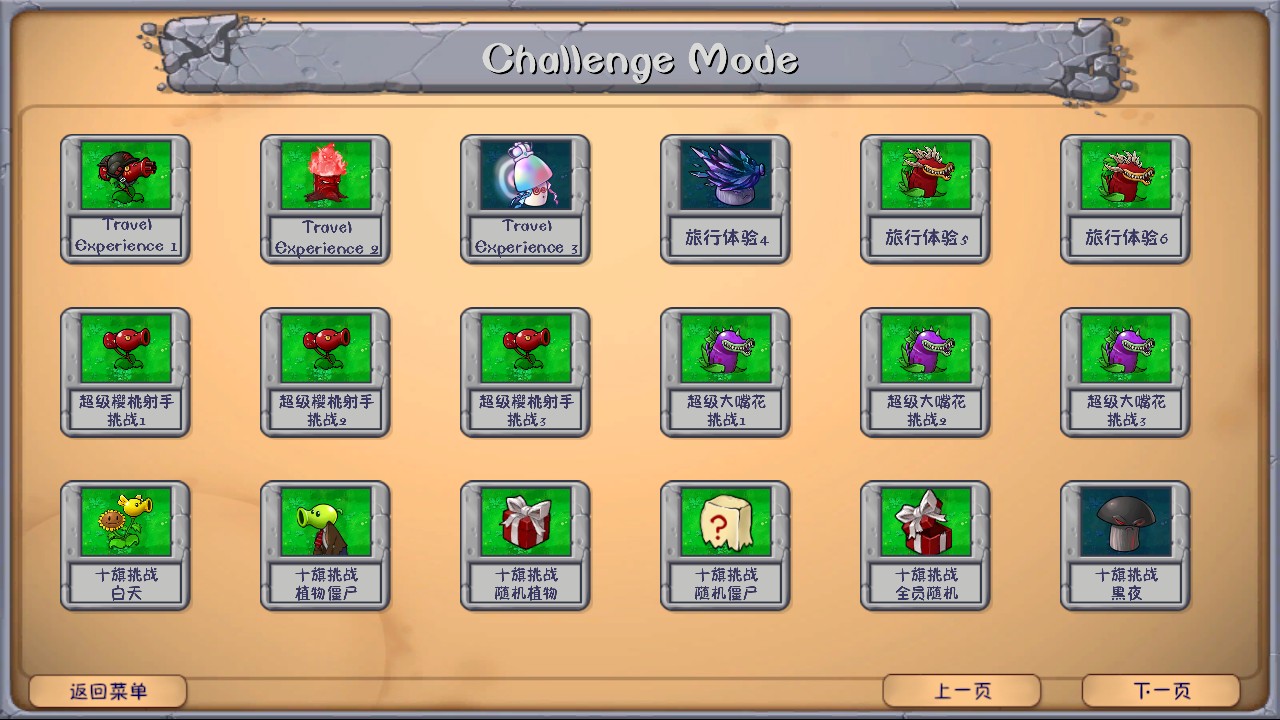The image size is (1280, 720).
Task: Start 超级樱桃射手挑战3 level
Action: pos(525,370)
